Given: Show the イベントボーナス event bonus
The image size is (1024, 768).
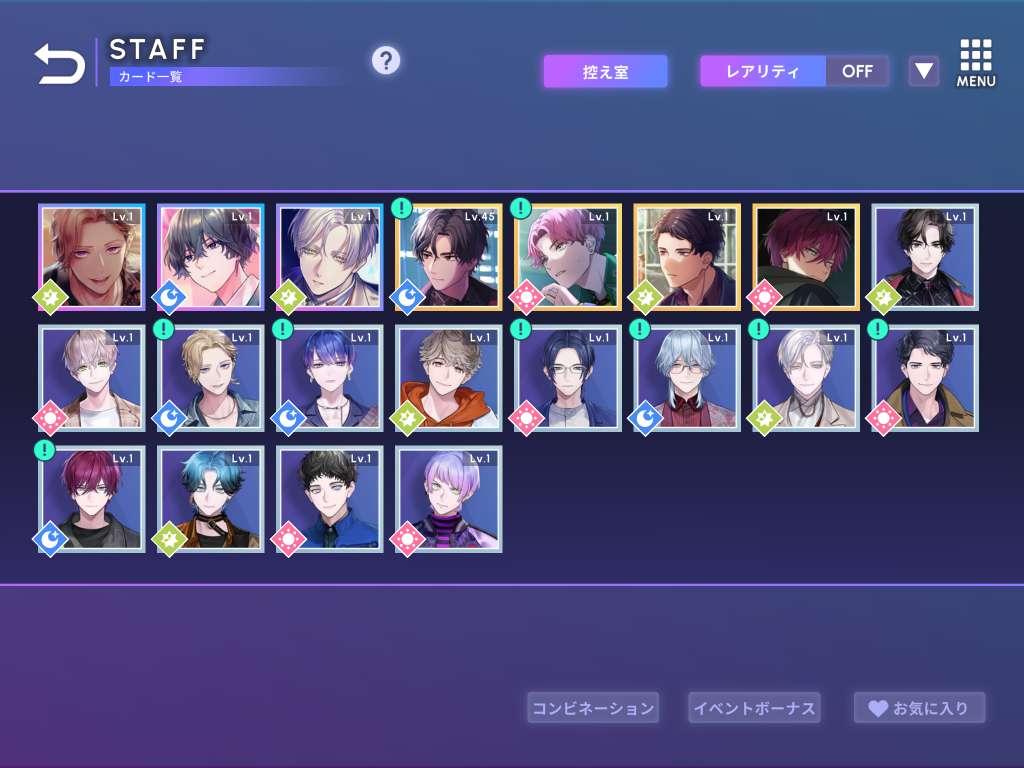Looking at the screenshot, I should [x=754, y=708].
